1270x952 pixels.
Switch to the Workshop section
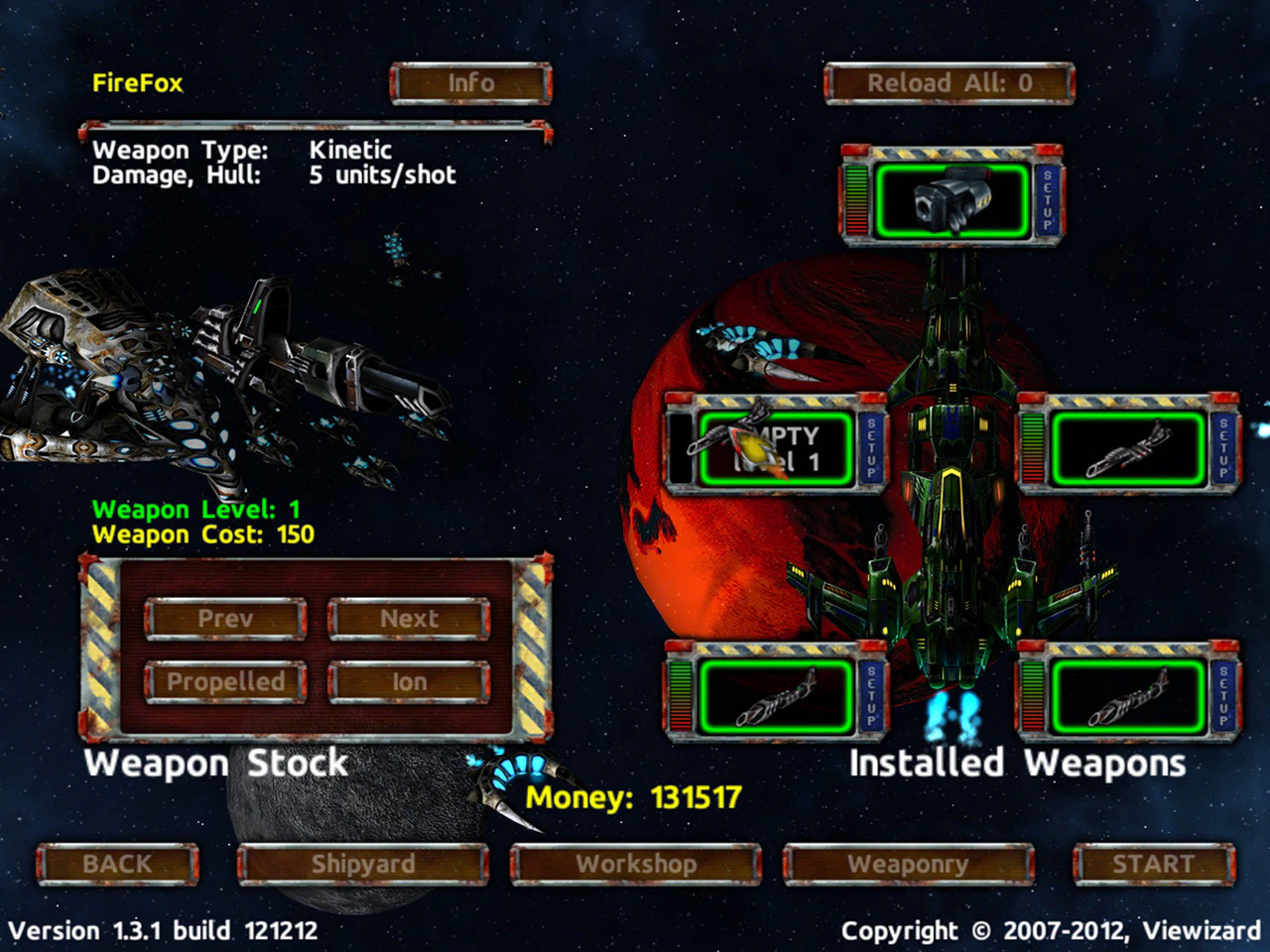click(636, 864)
